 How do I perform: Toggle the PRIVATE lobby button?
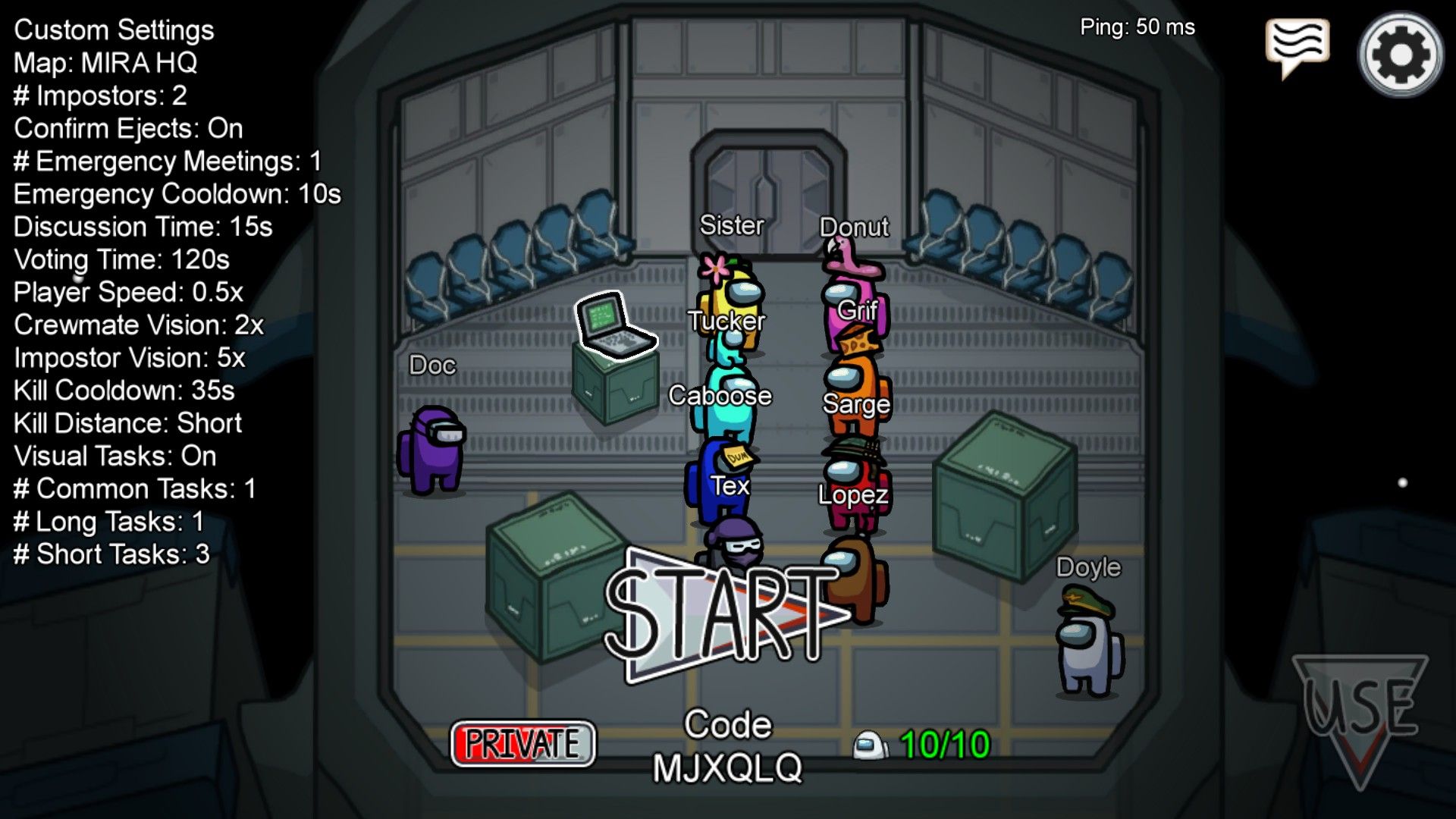pyautogui.click(x=522, y=743)
